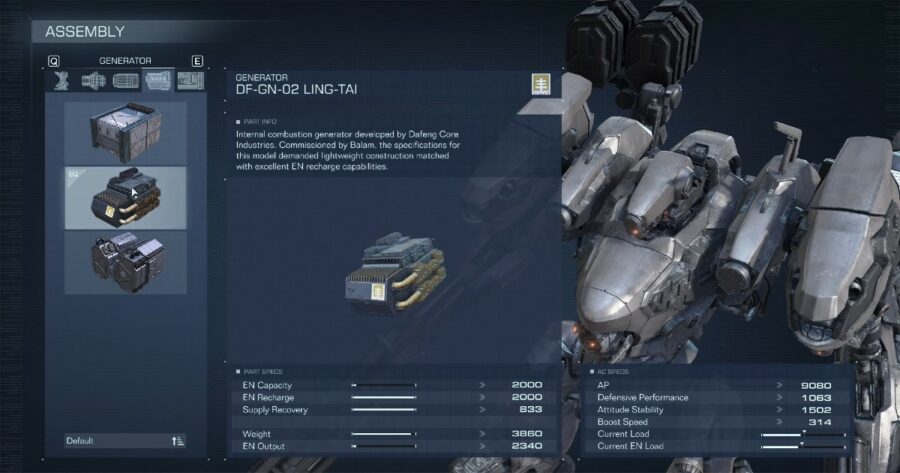Screen dimensions: 900x473
Task: Open the thruster-shaped part category tab
Action: [93, 81]
